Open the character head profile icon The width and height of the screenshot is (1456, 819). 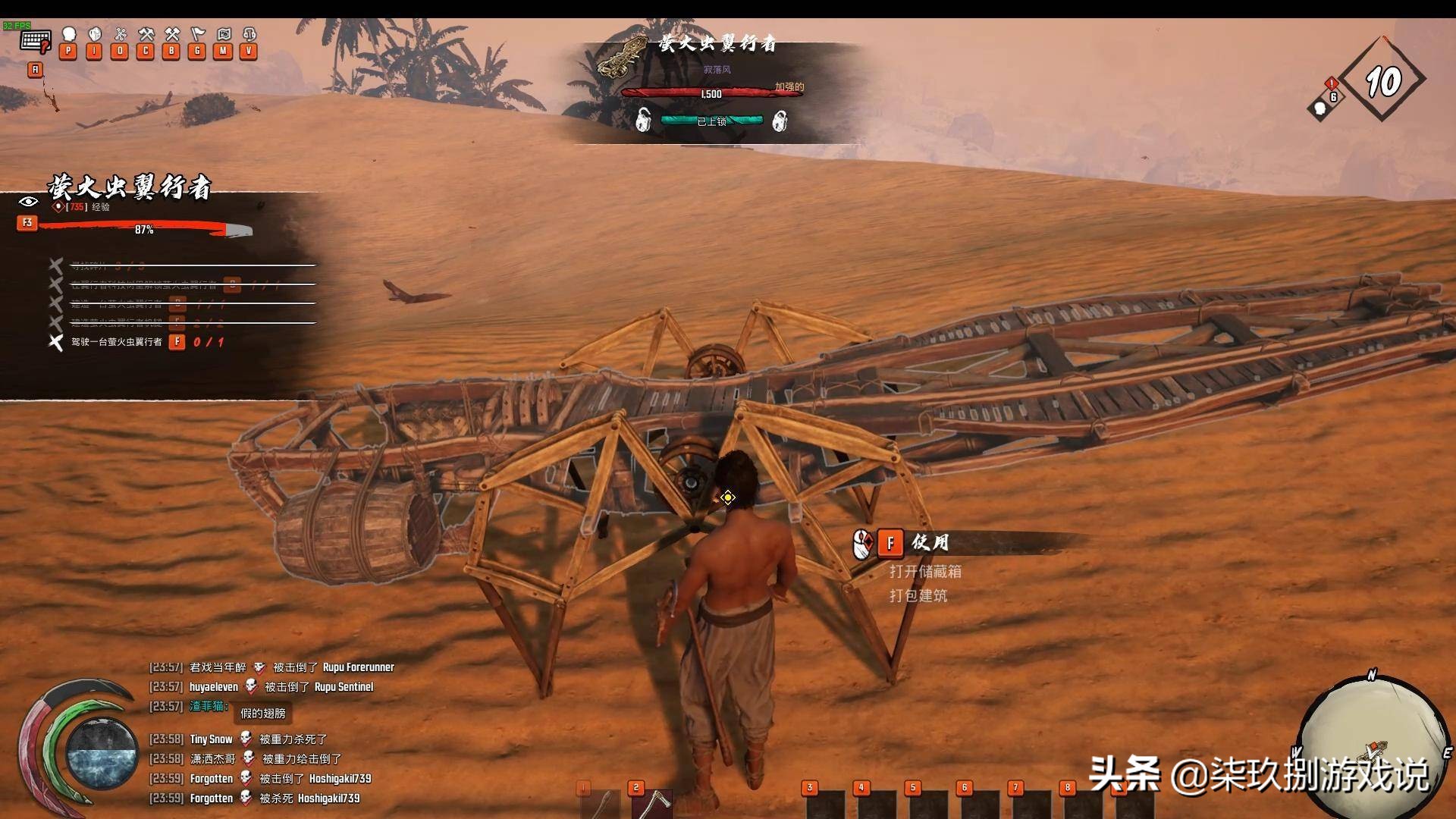coord(69,35)
